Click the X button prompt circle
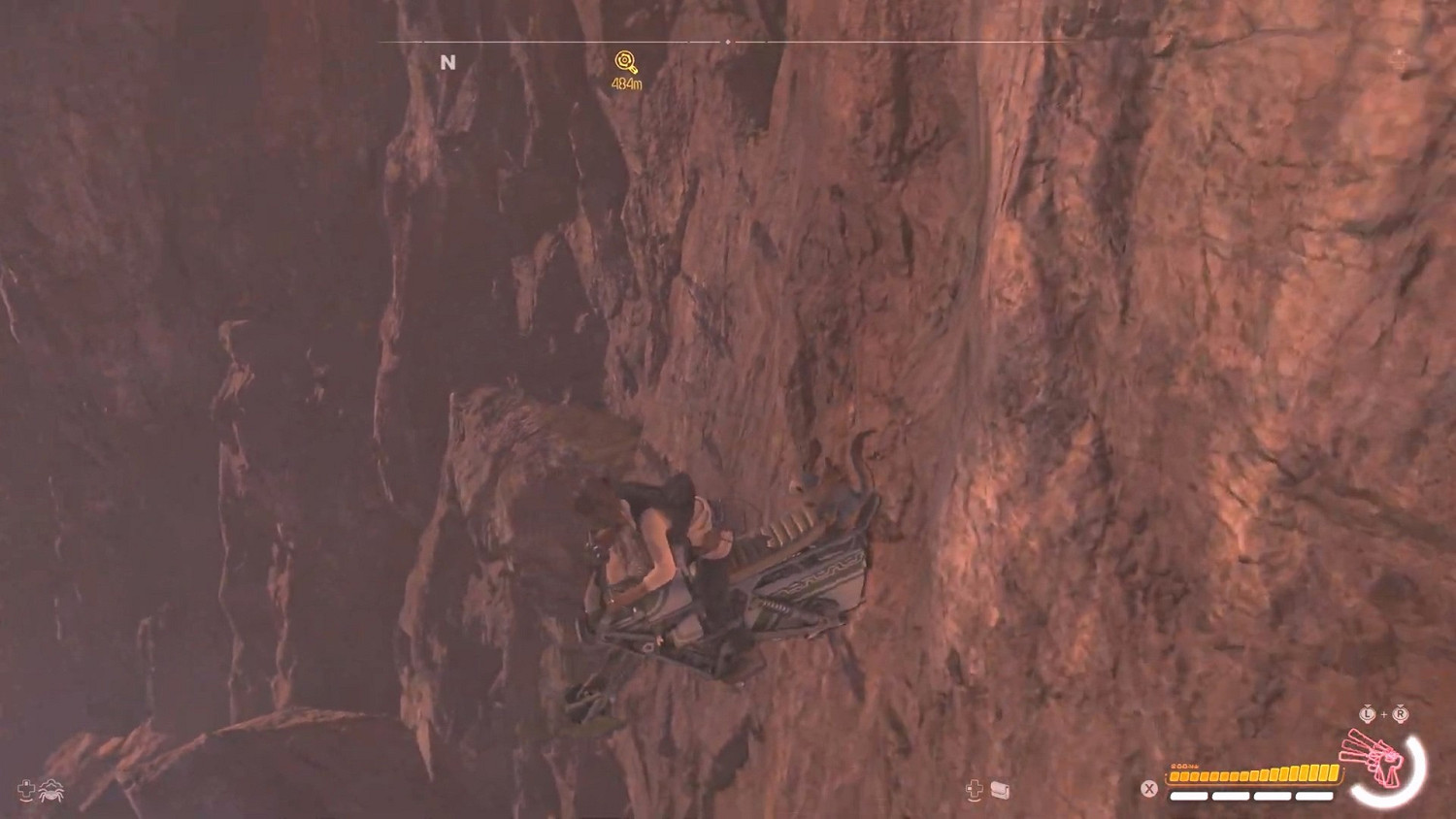The width and height of the screenshot is (1456, 819). click(1148, 788)
